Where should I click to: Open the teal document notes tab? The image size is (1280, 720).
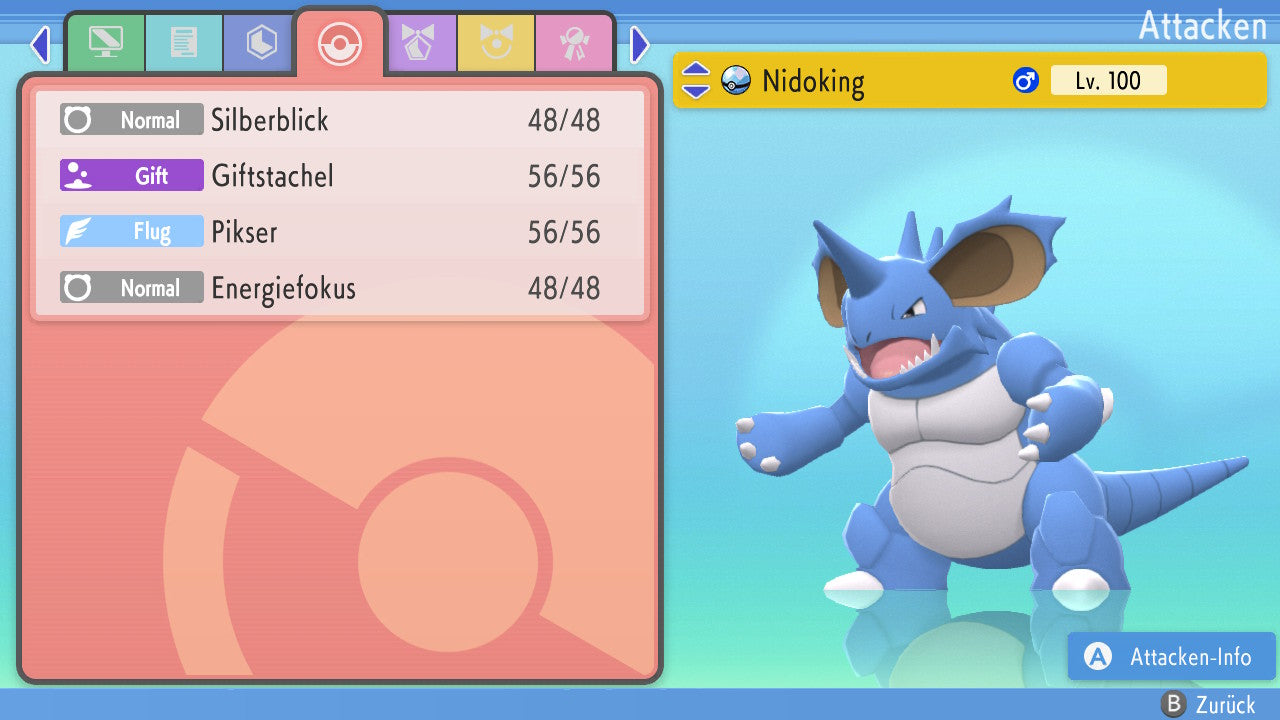183,43
